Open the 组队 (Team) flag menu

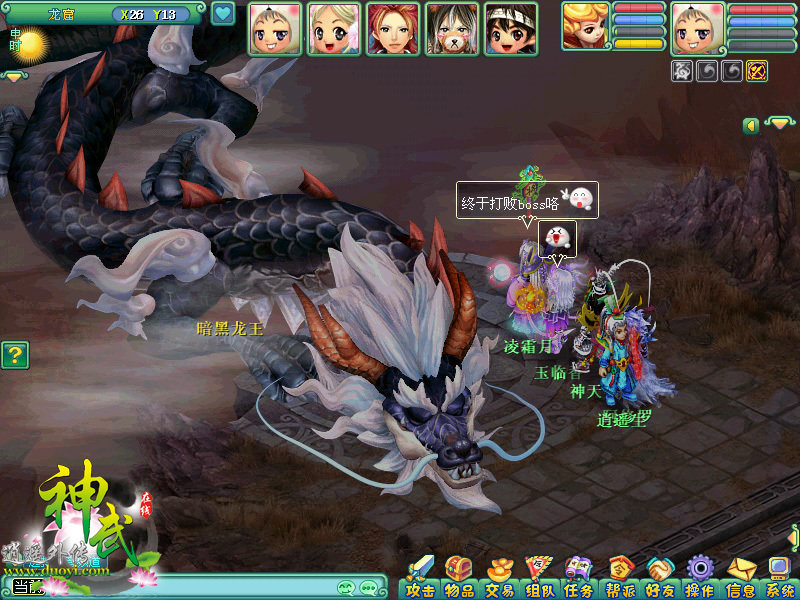click(x=539, y=578)
